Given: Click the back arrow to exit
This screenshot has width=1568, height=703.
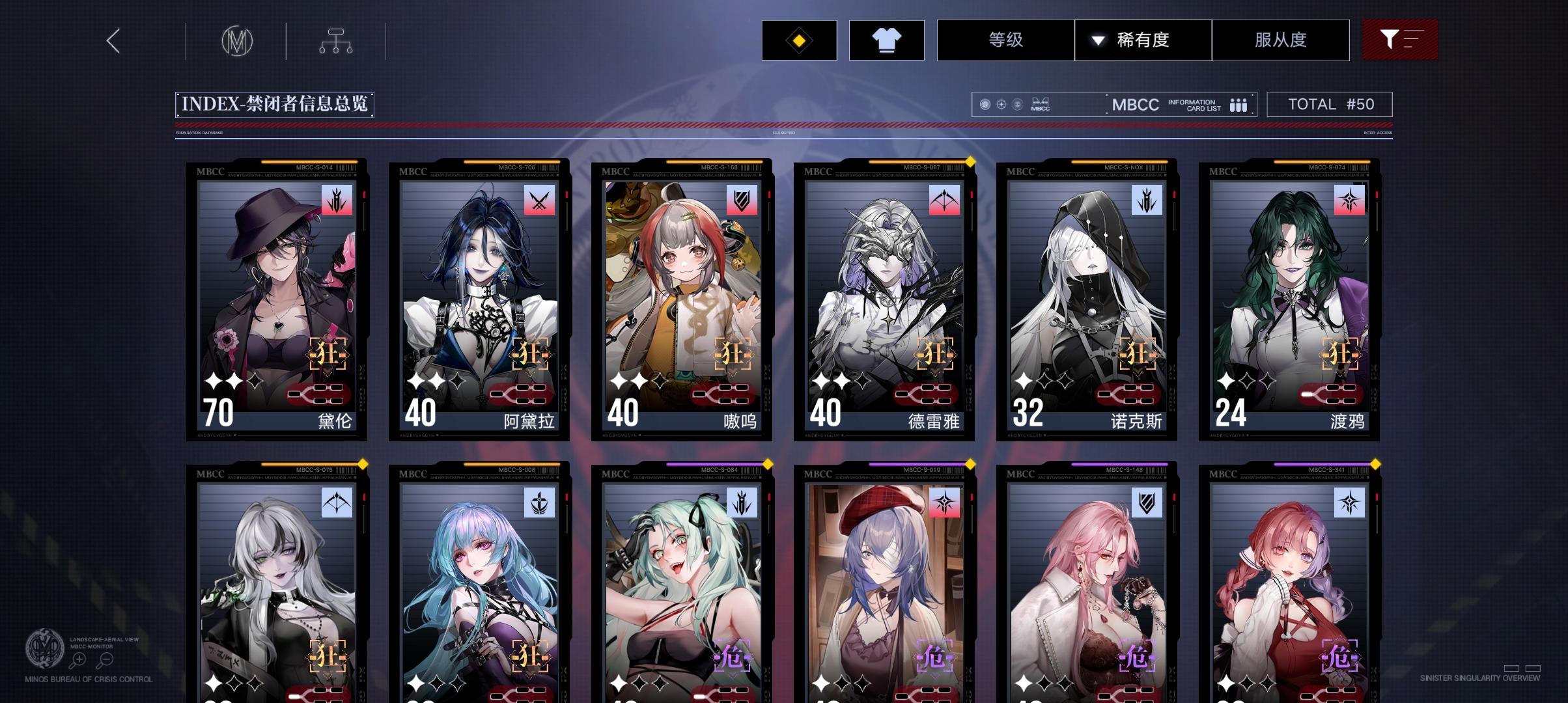Looking at the screenshot, I should pos(113,40).
